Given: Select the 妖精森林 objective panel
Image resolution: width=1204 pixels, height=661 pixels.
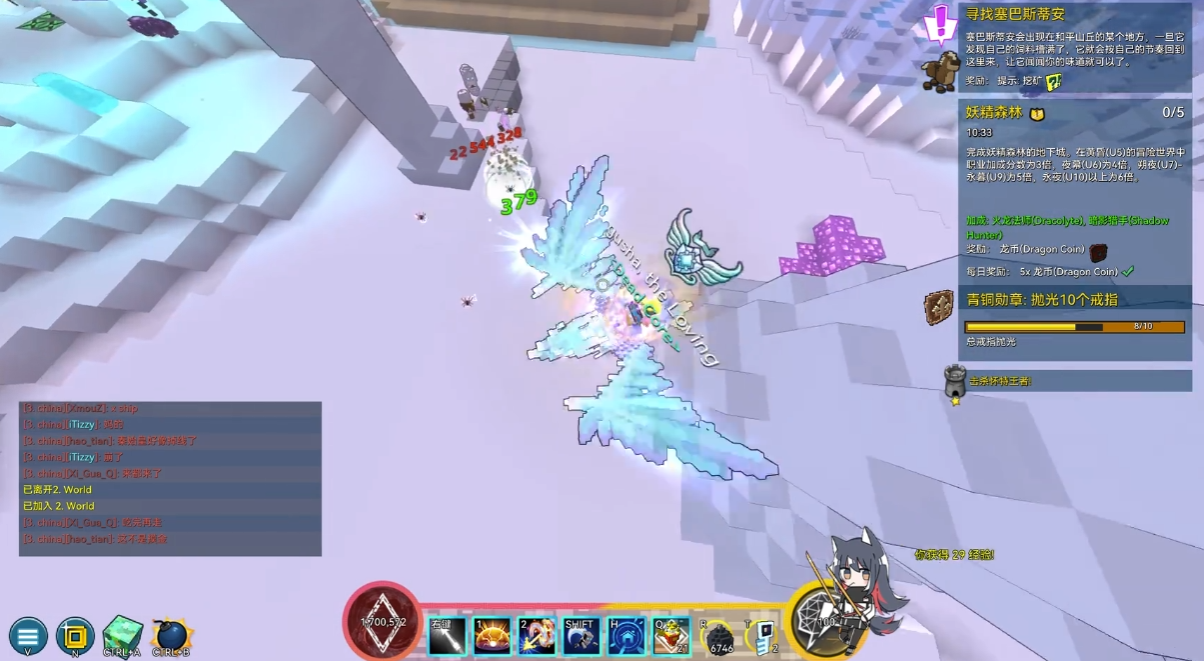Looking at the screenshot, I should tap(1074, 190).
